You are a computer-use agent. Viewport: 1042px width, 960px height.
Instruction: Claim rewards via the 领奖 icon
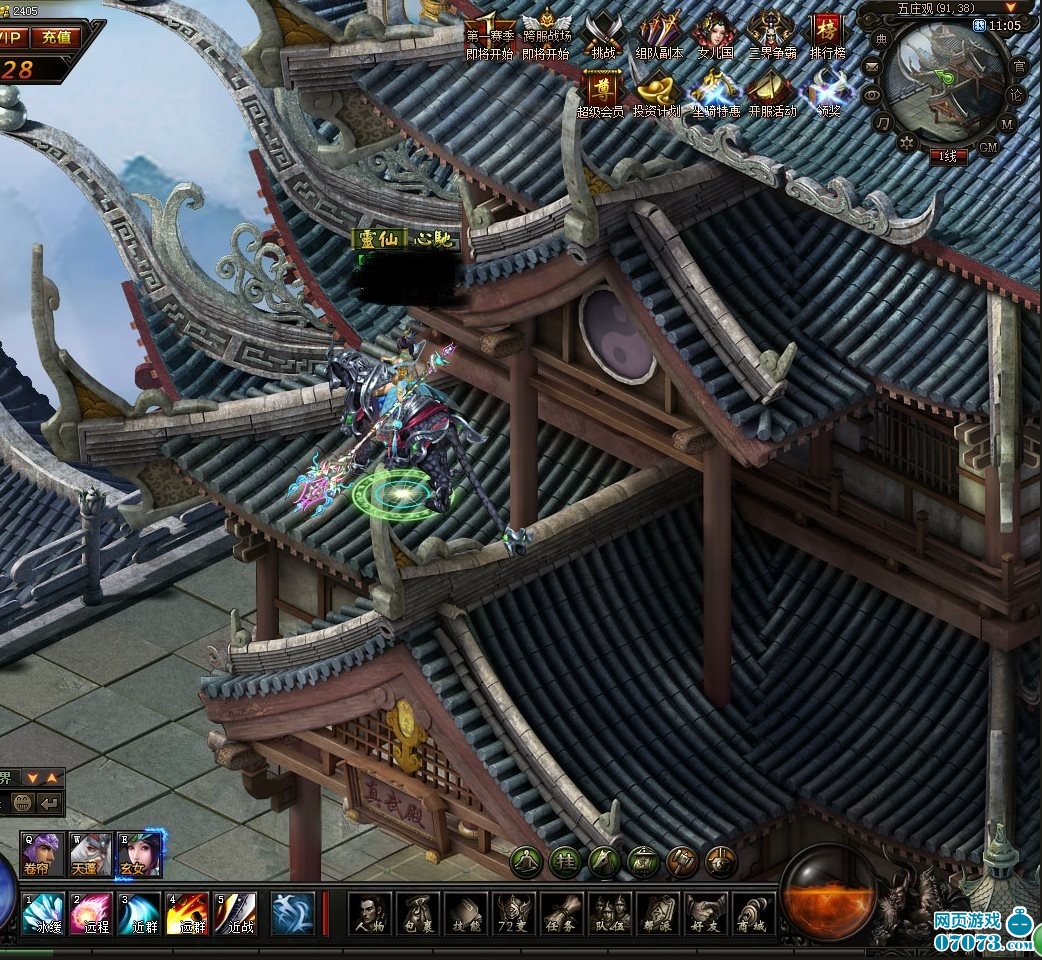[x=829, y=92]
